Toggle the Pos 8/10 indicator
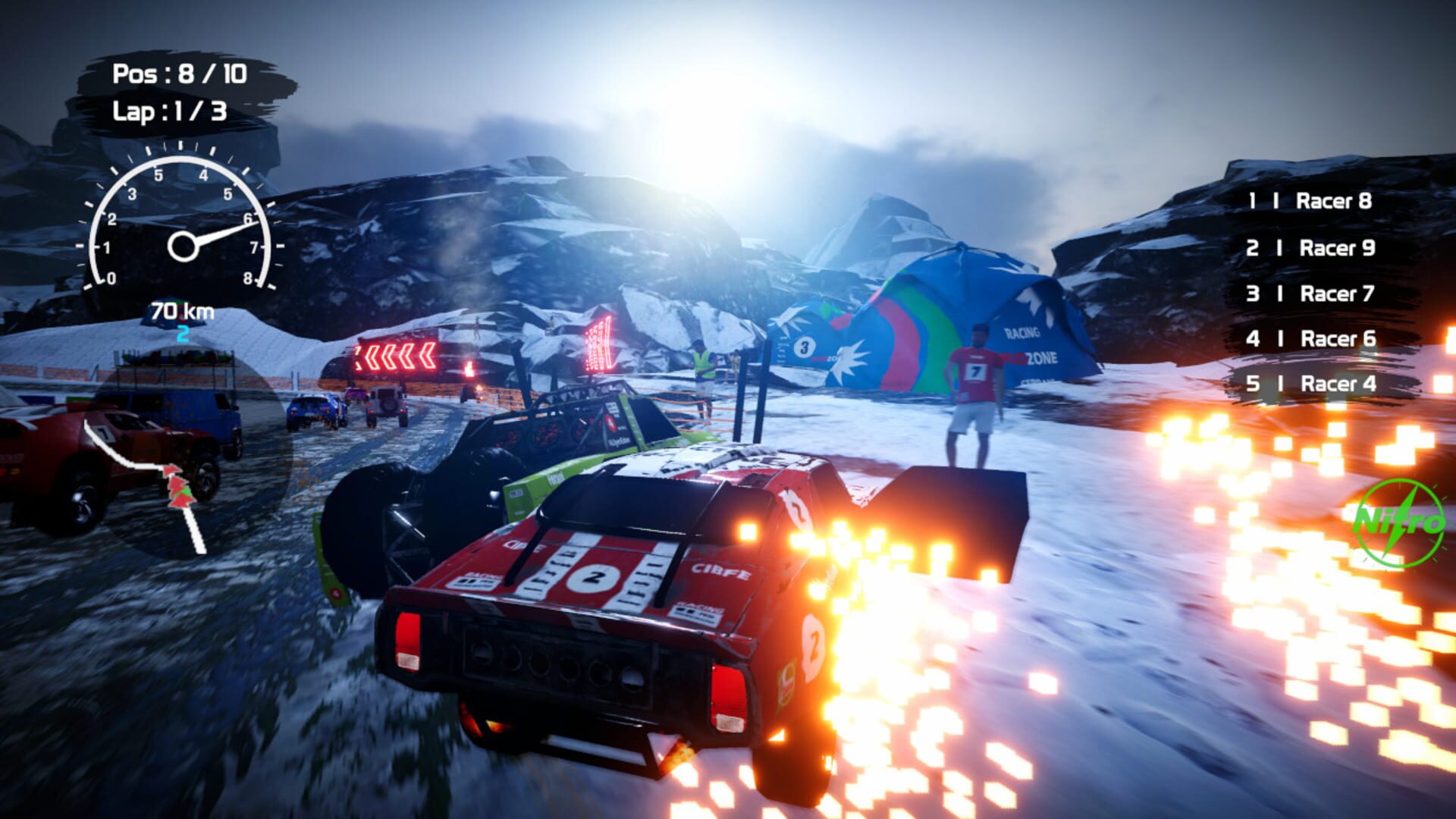Image resolution: width=1456 pixels, height=819 pixels. pos(182,74)
